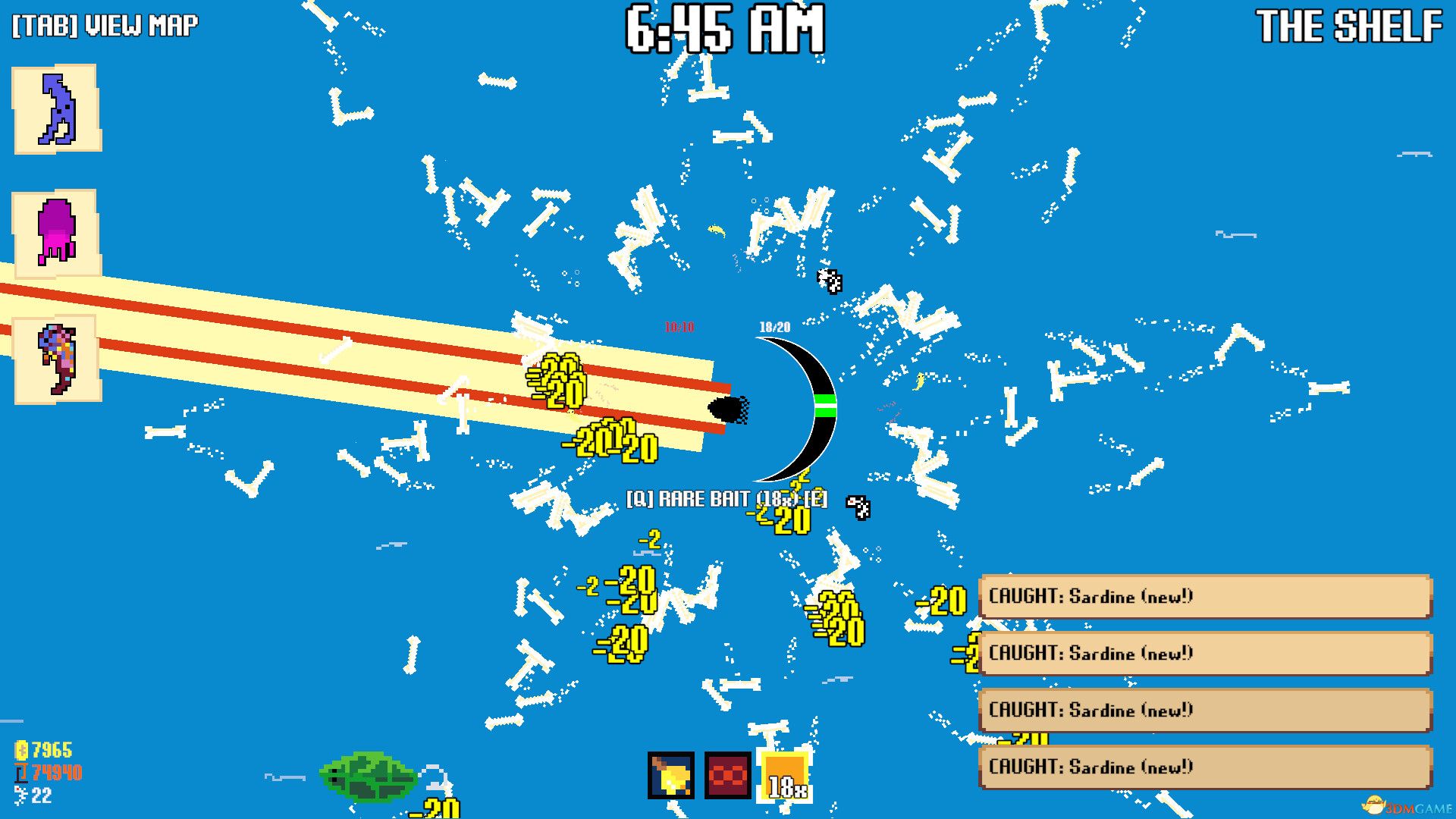Click the black fishing hook at center
Viewport: 1456px width, 819px height.
point(728,409)
